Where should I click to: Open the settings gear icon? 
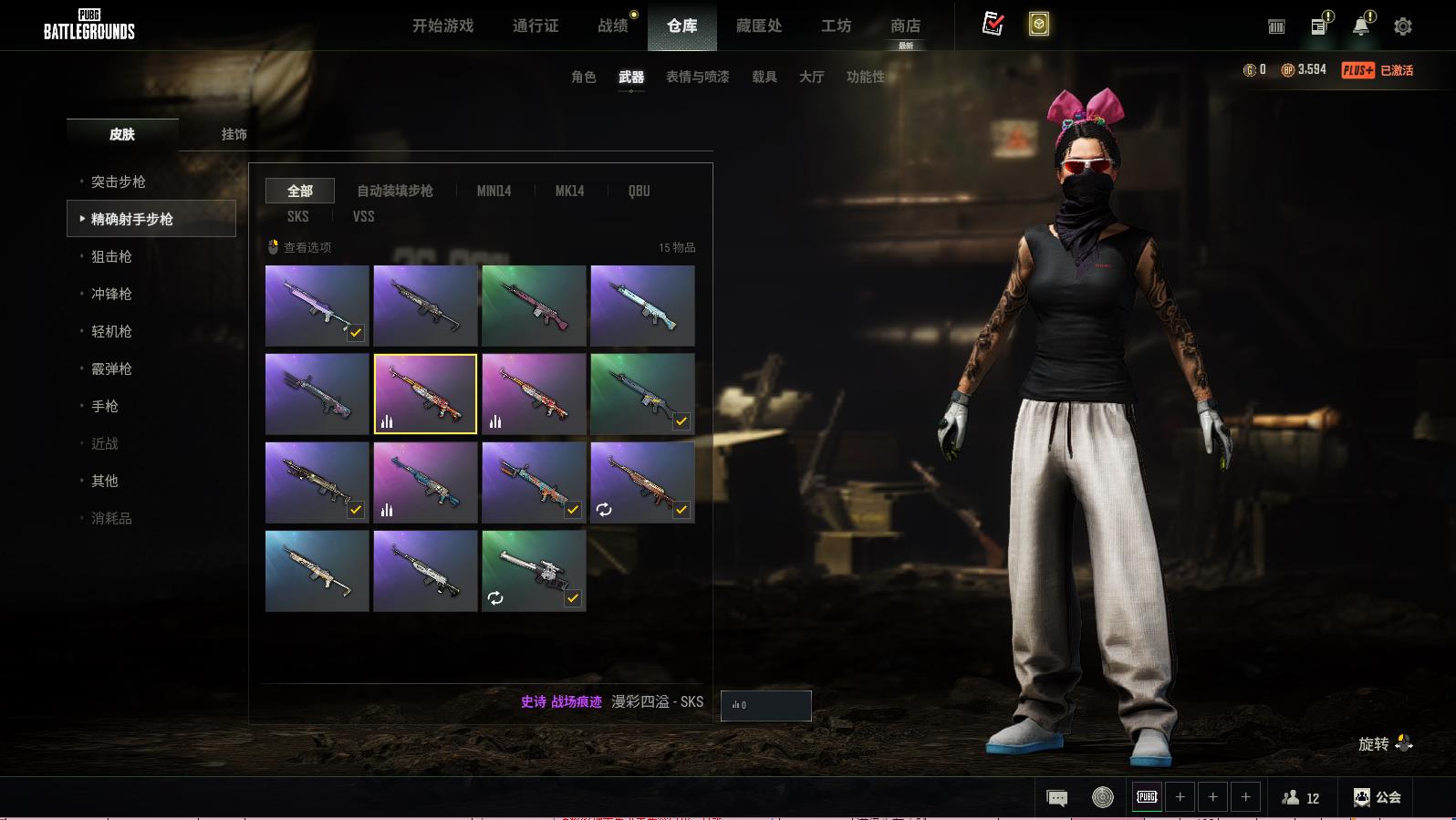coord(1403,26)
